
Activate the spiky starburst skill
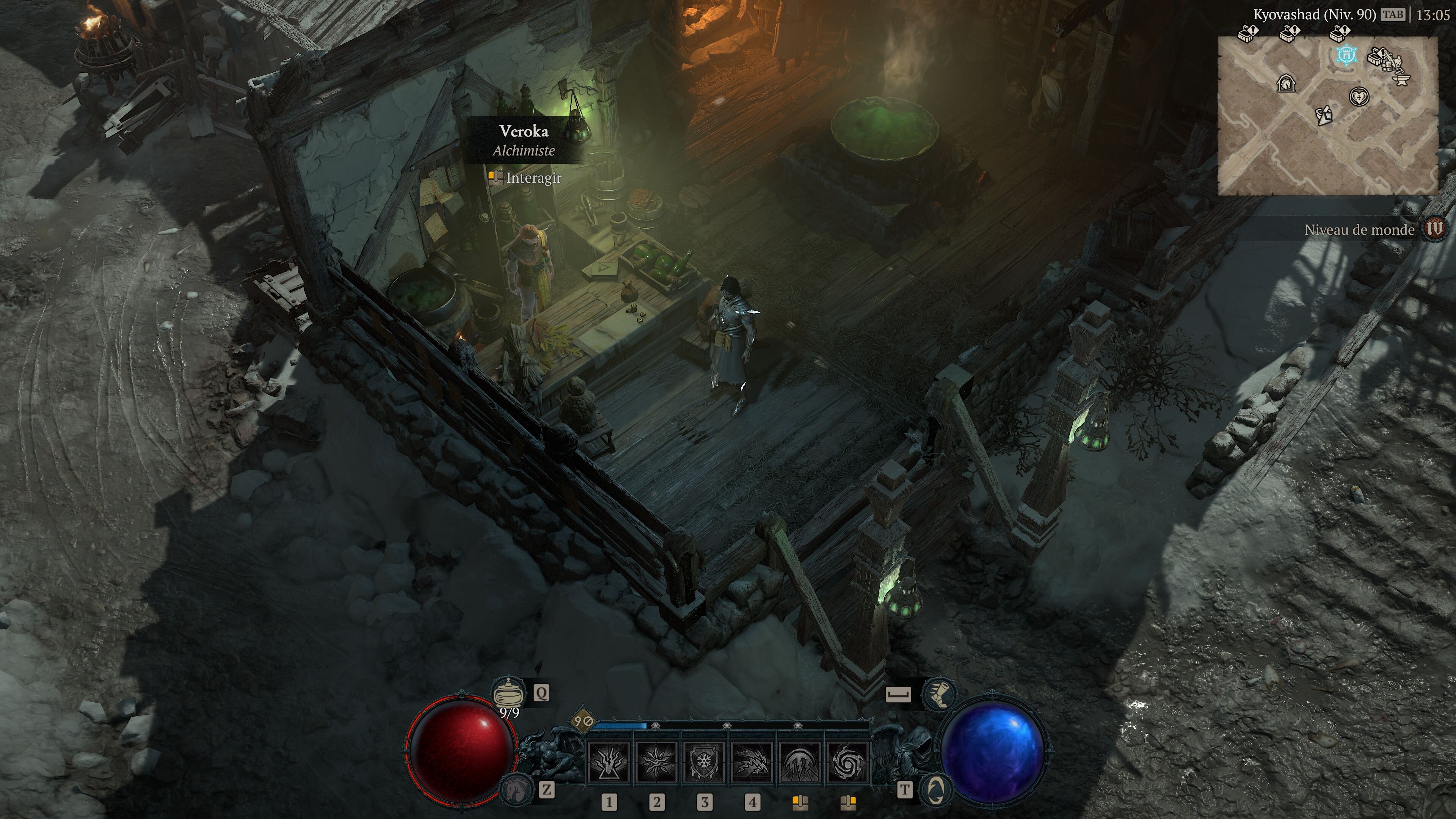pyautogui.click(x=656, y=762)
